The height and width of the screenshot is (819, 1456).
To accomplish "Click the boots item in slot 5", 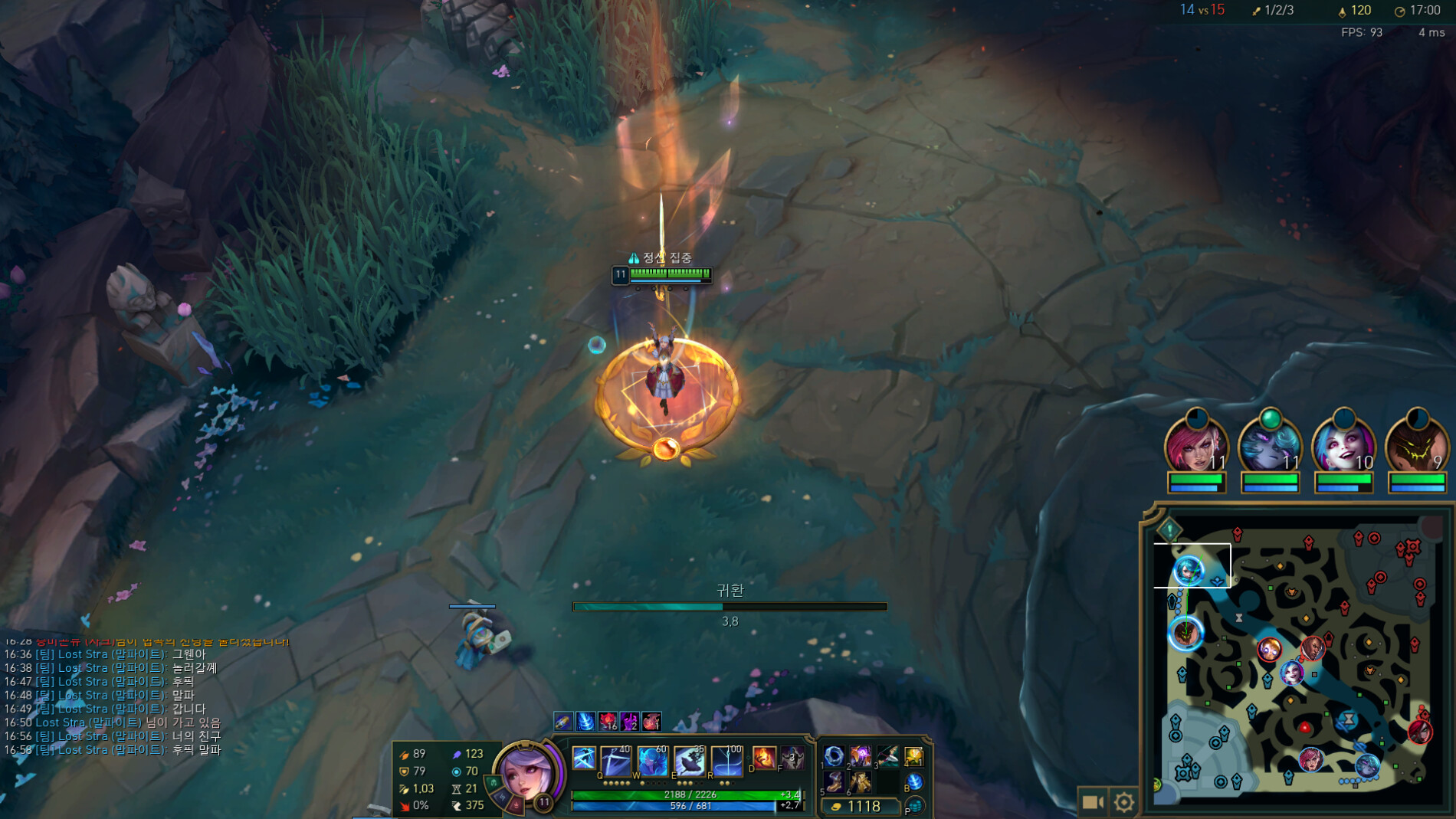I will click(x=834, y=781).
